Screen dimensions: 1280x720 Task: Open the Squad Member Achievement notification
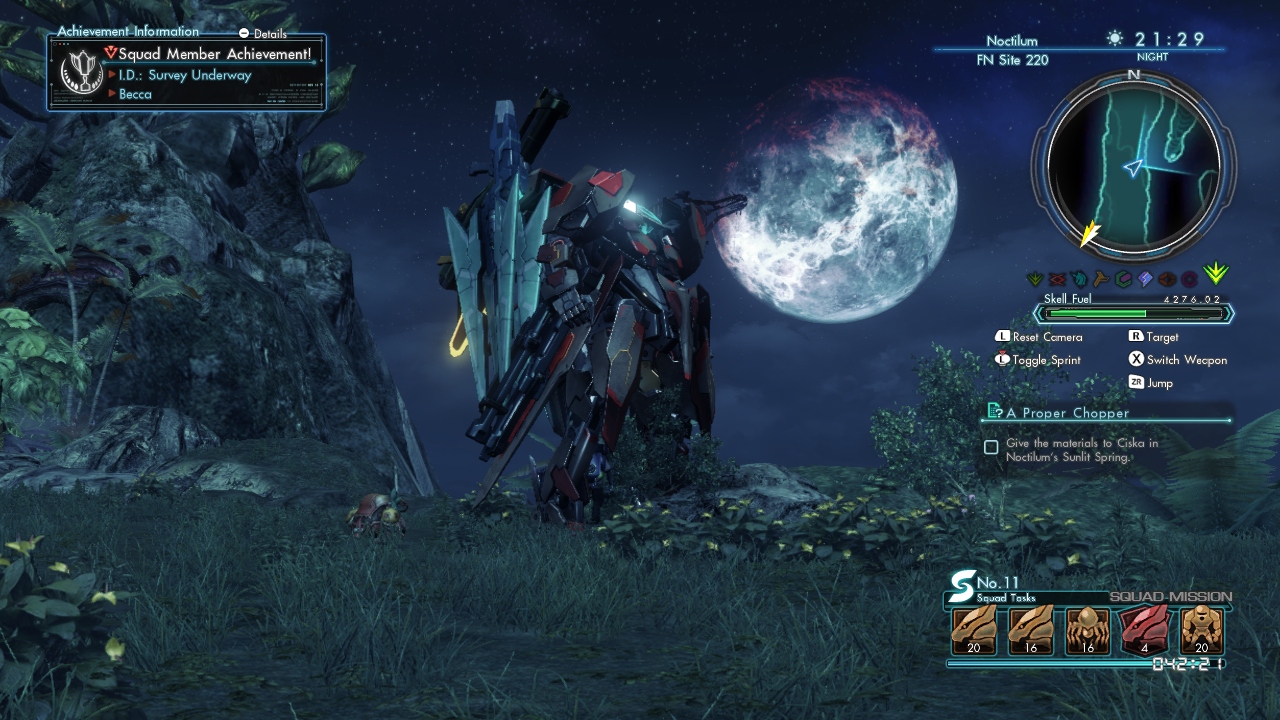pos(214,53)
